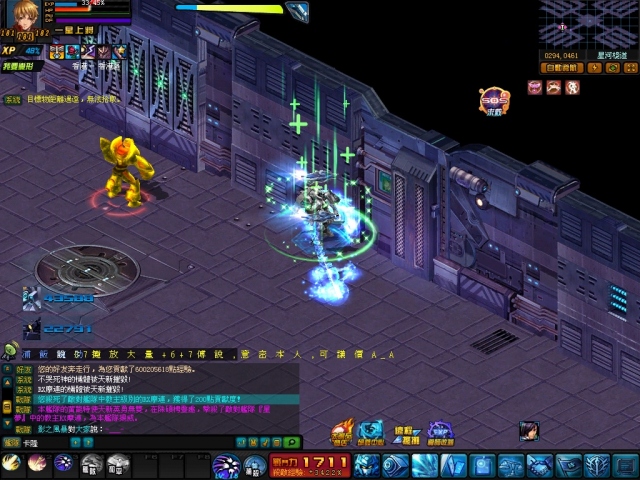Click the 我要變形 transform button
Viewport: 640px width, 480px height.
(x=17, y=66)
